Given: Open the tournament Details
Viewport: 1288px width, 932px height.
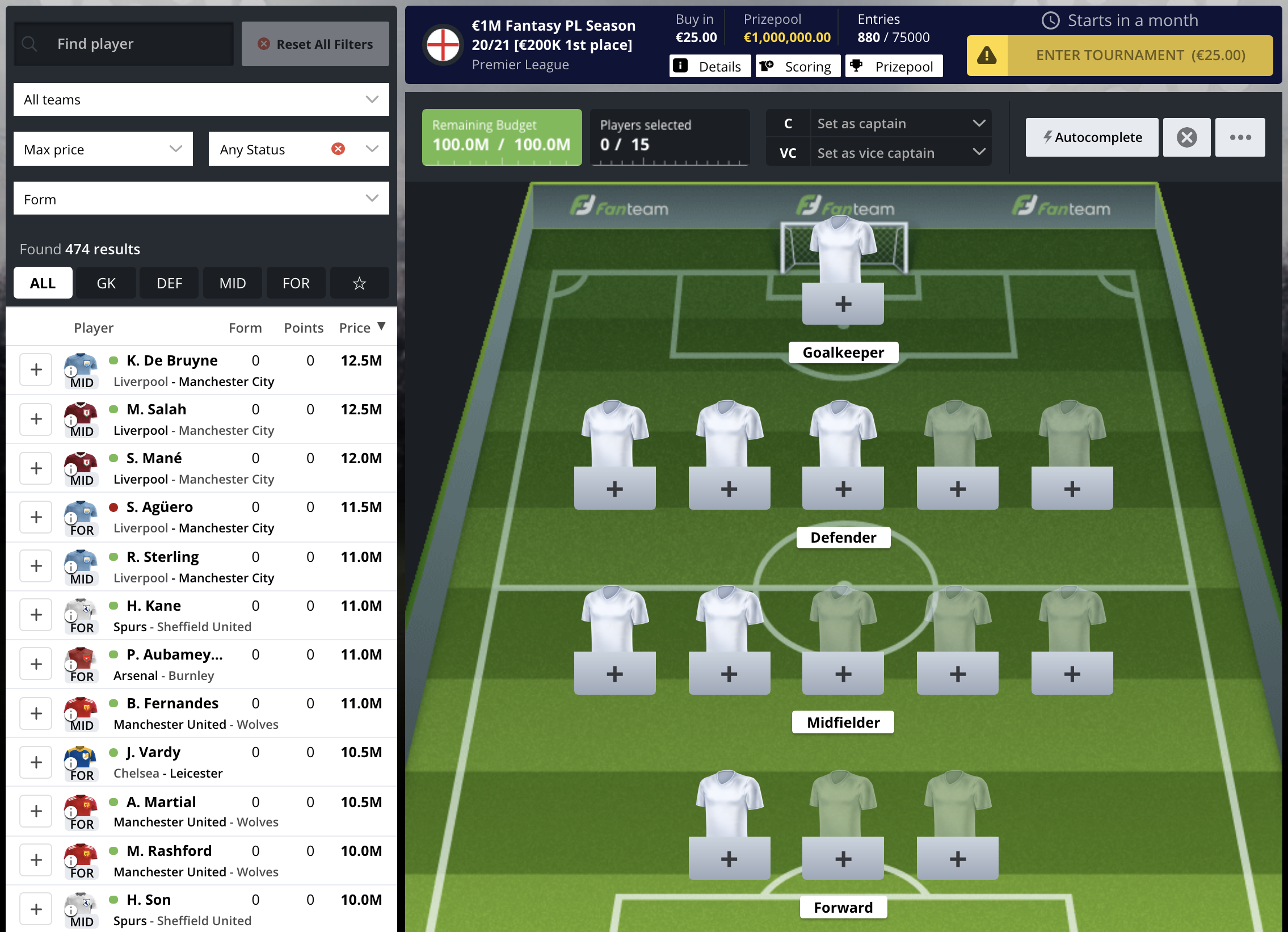Looking at the screenshot, I should click(x=709, y=66).
